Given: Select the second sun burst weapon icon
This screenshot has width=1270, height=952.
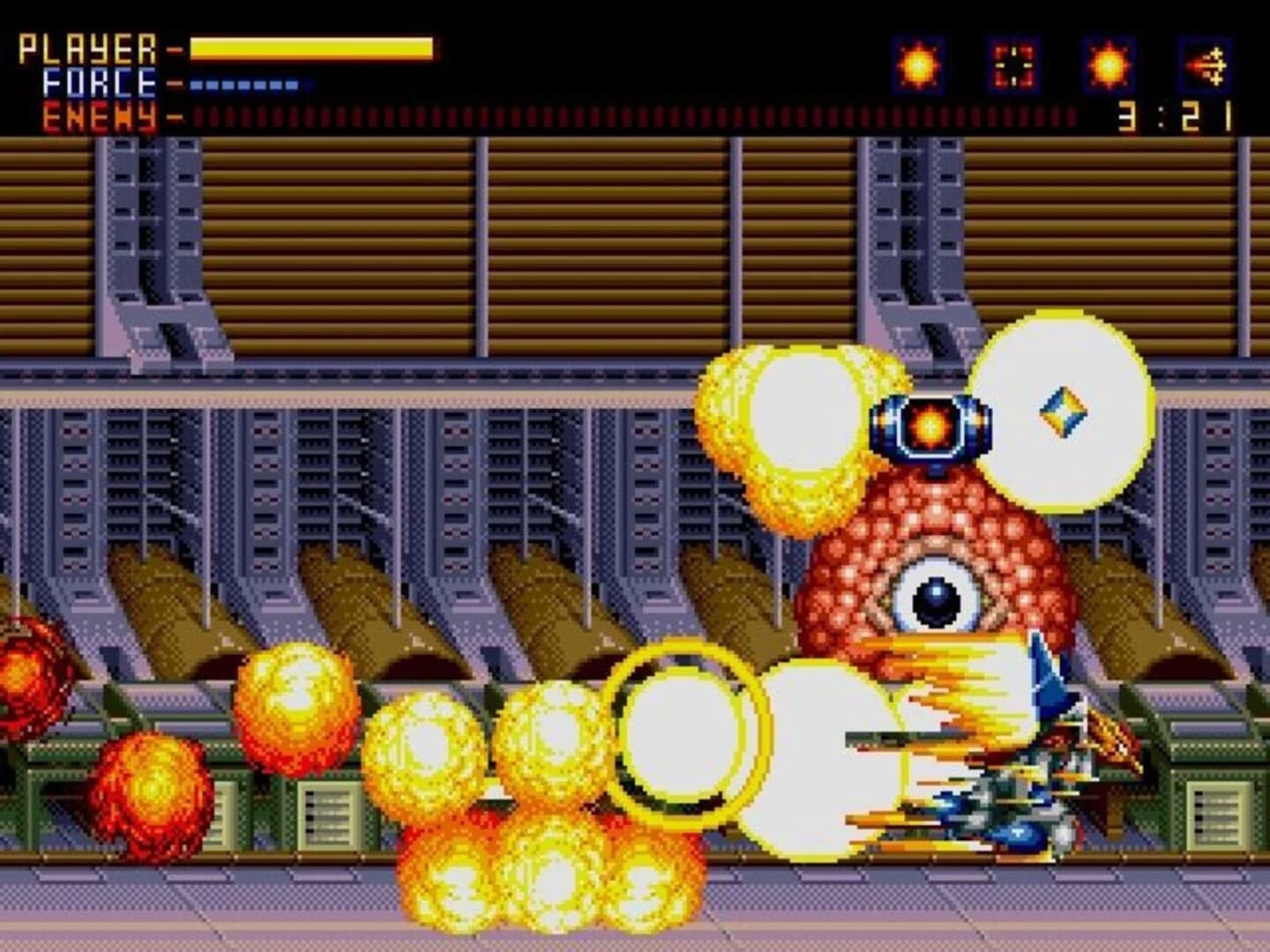Looking at the screenshot, I should coord(1110,65).
